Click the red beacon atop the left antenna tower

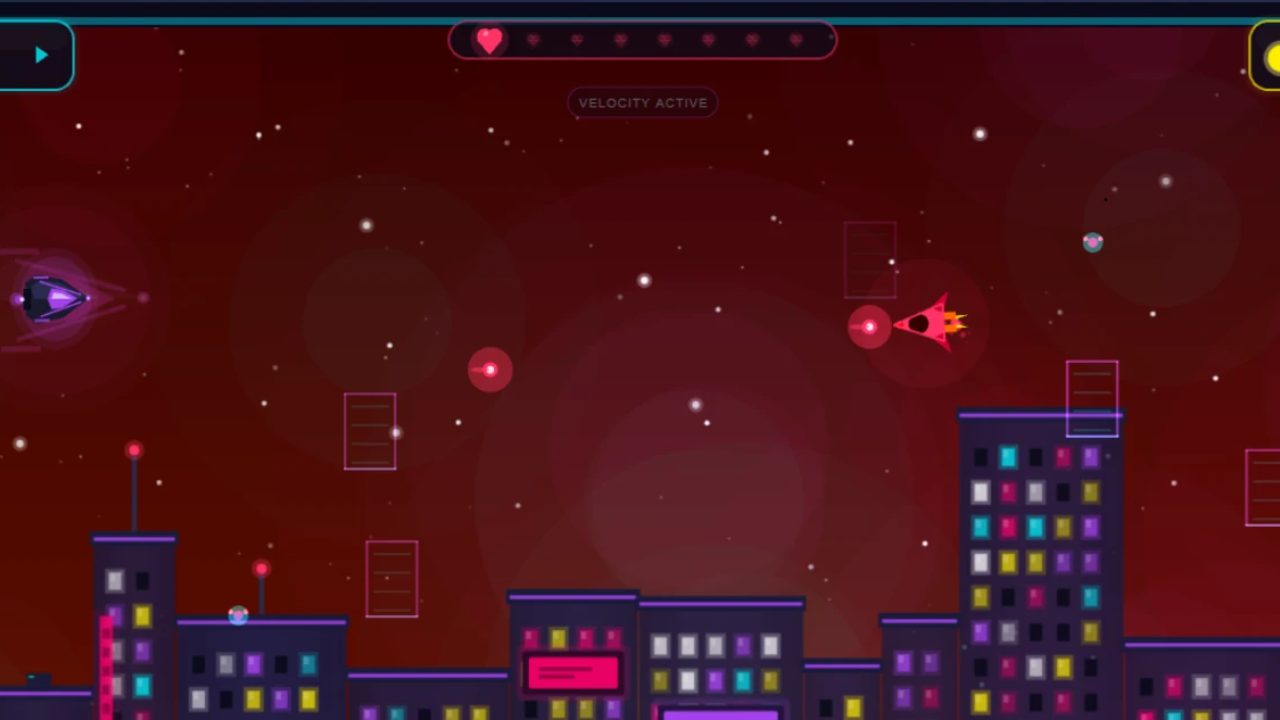coord(134,451)
